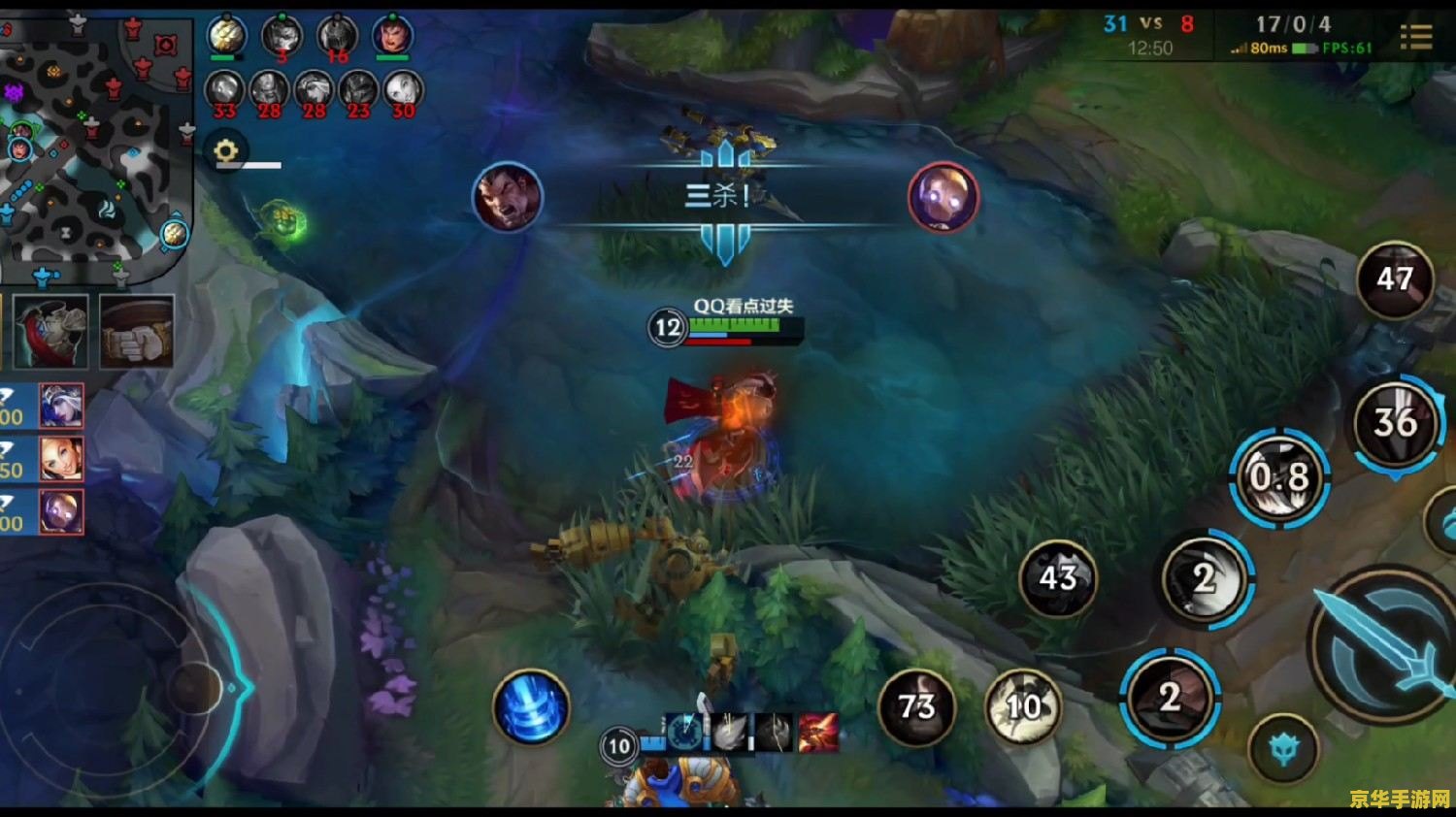Tap the monster-head target minion button
Screen dimensions: 1456x817
pos(1283,749)
